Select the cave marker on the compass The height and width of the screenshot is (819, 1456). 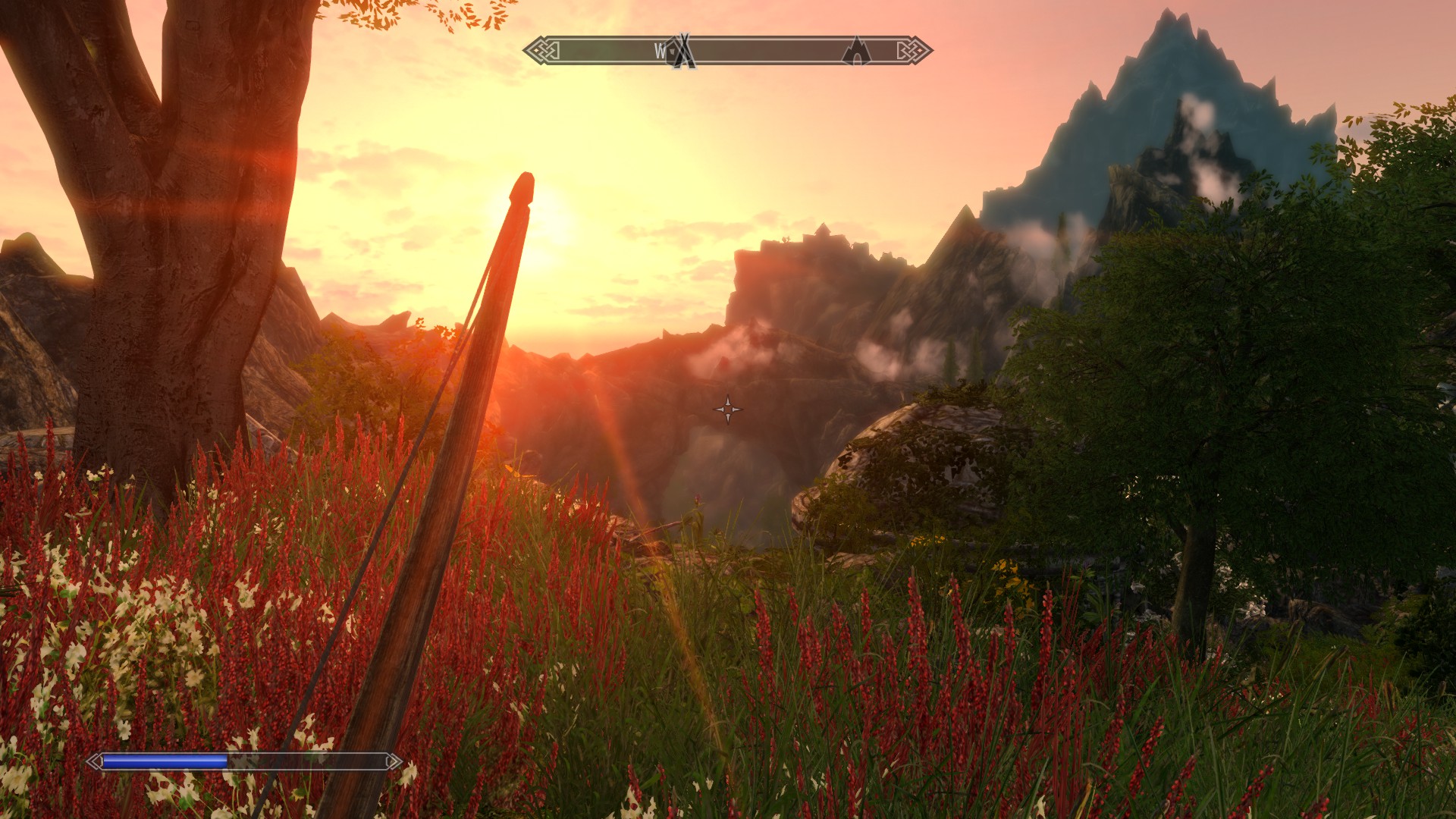tap(856, 52)
